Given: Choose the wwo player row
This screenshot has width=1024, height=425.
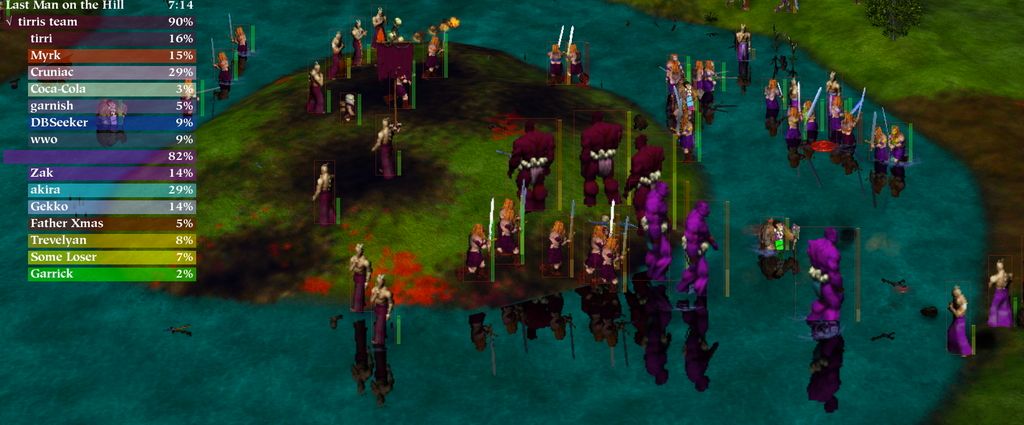Looking at the screenshot, I should [99, 139].
